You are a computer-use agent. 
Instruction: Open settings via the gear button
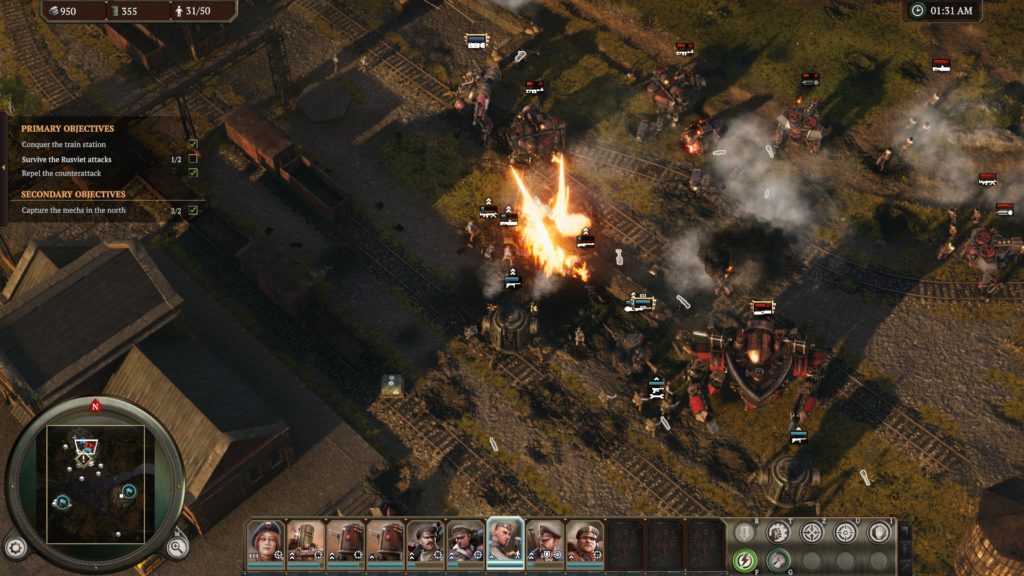15,547
